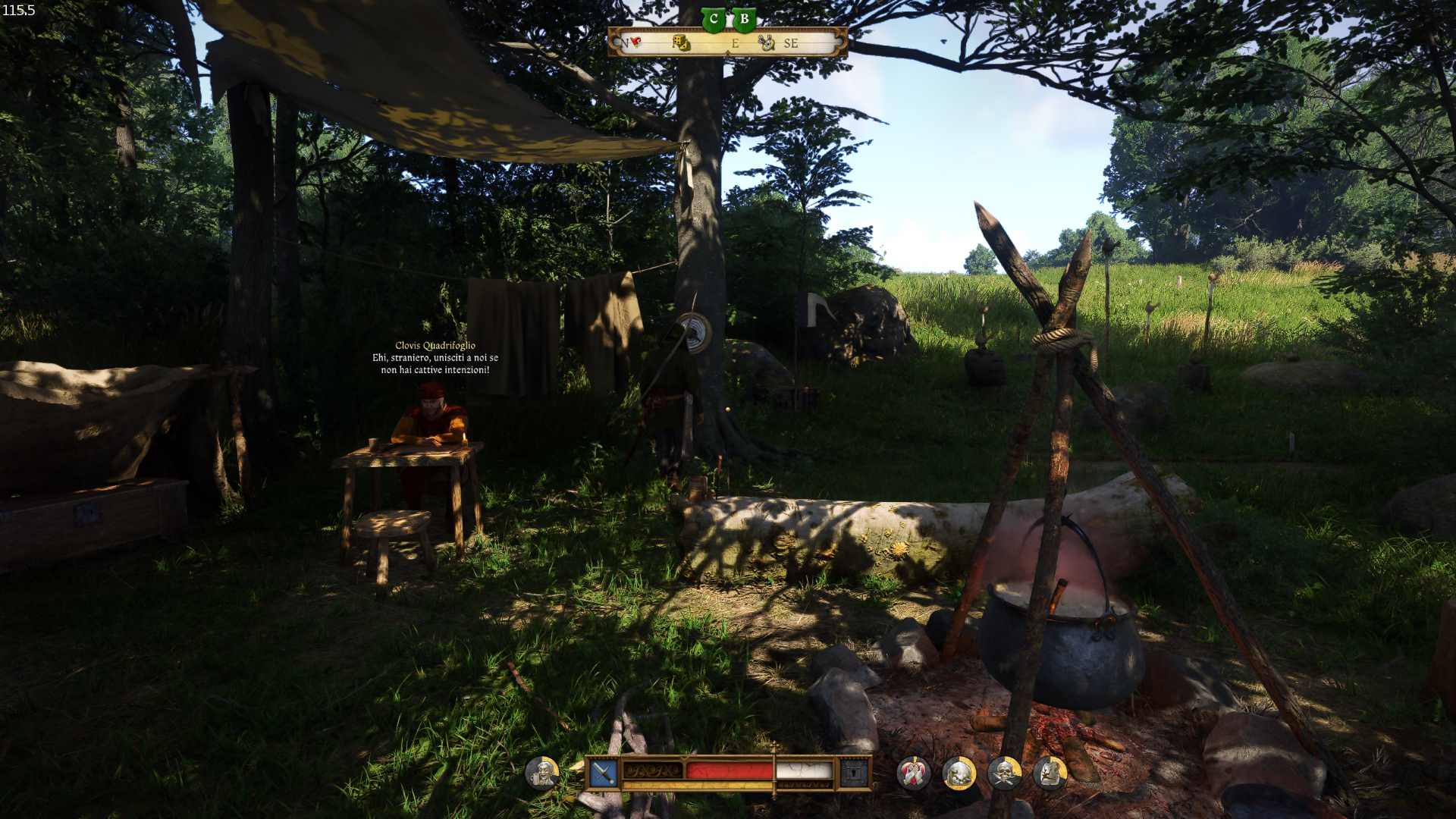Click the skull and crossbones status icon
This screenshot has height=819, width=1456.
1005,773
